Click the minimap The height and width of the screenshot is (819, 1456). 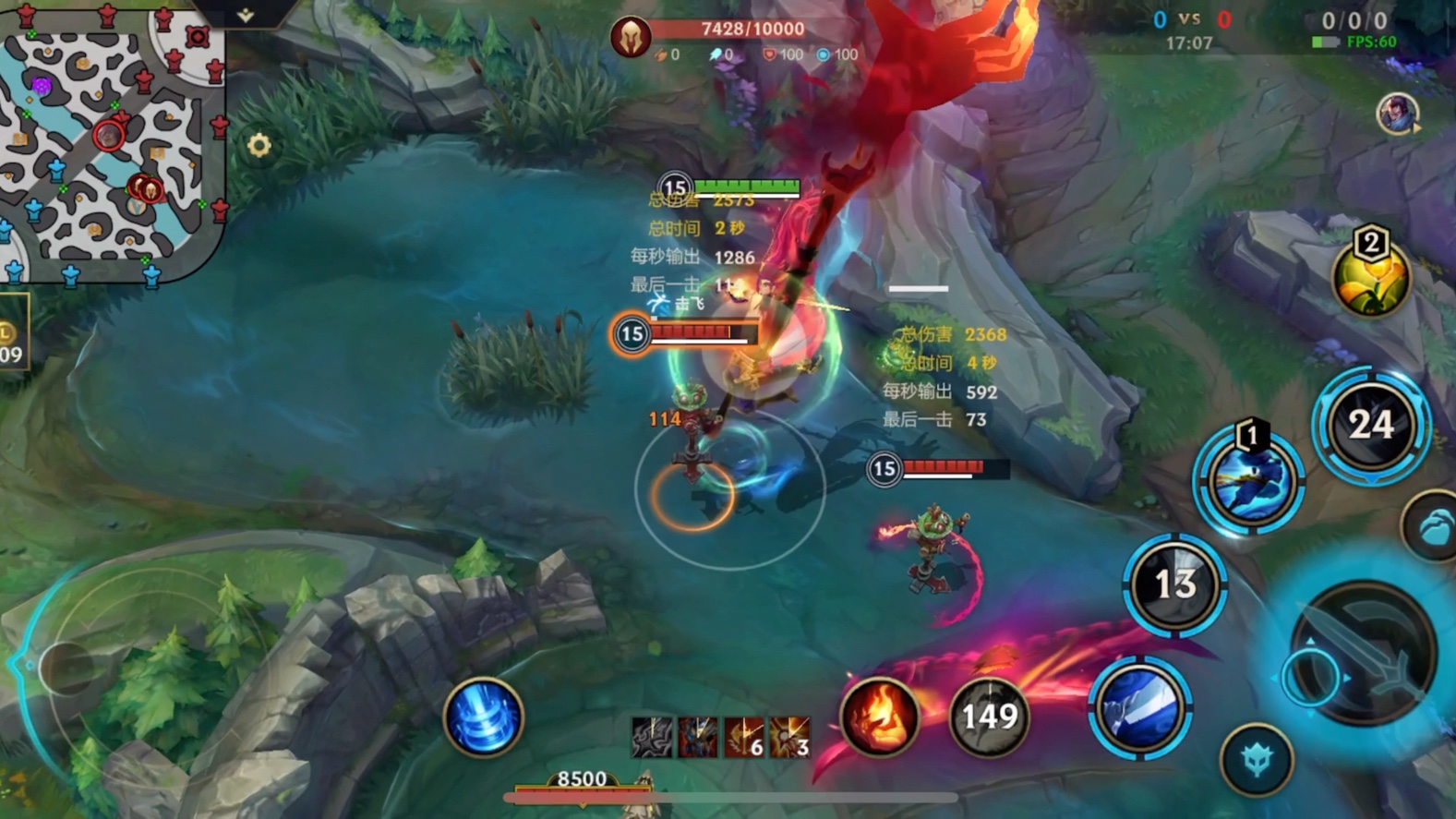click(x=111, y=139)
